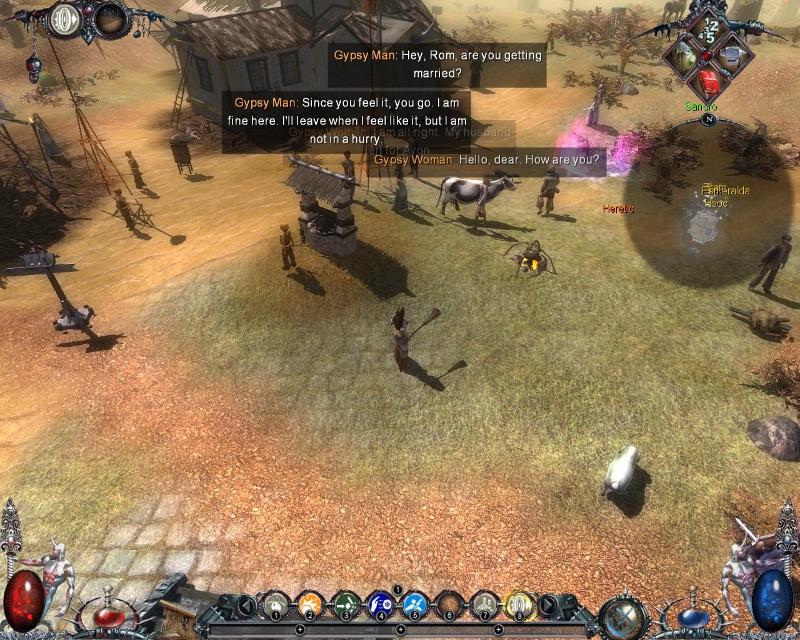
Task: Select skill slot 1 on the hotbar
Action: click(x=276, y=604)
